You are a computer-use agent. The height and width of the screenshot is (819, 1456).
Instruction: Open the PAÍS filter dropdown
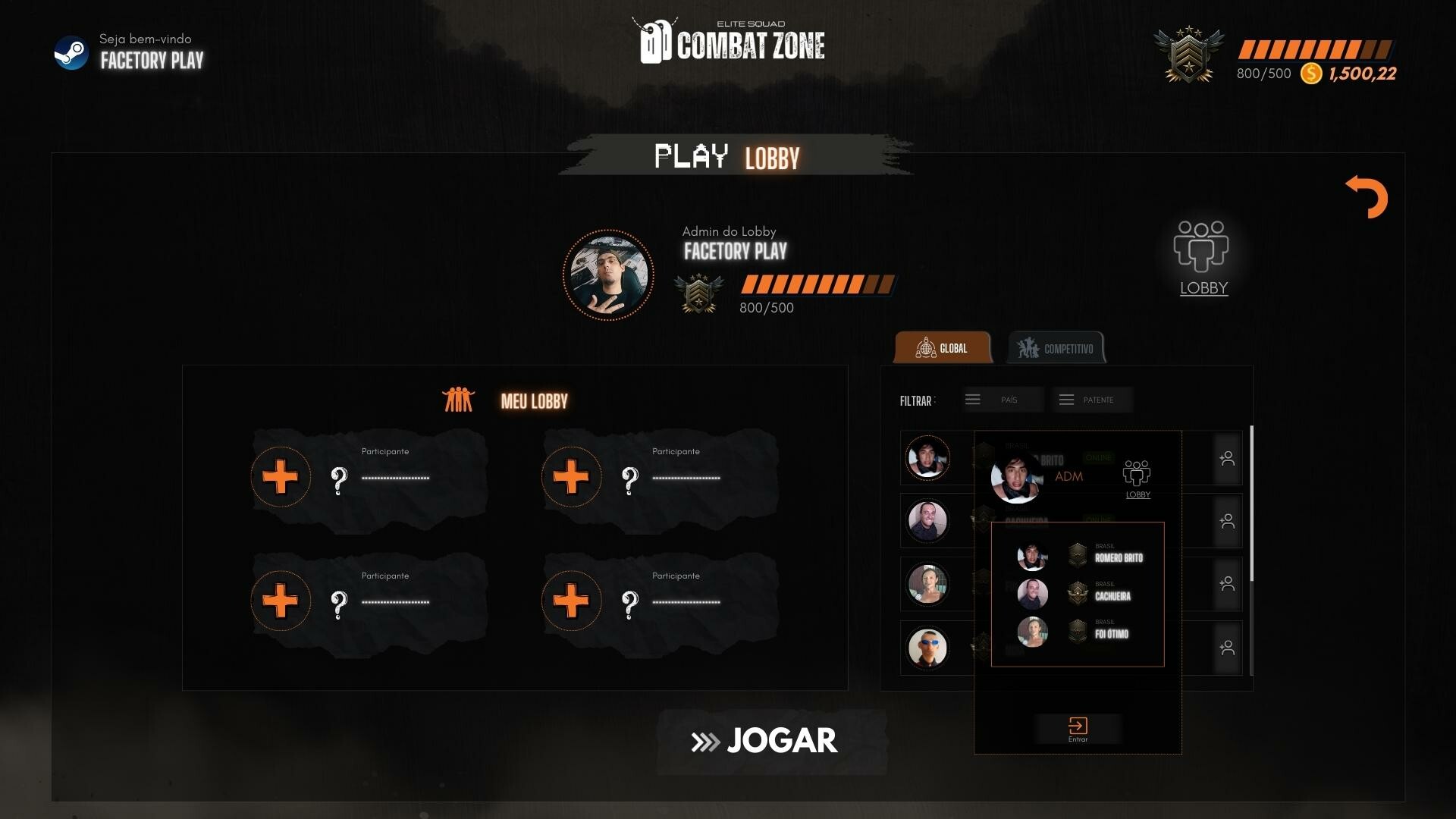click(1003, 400)
